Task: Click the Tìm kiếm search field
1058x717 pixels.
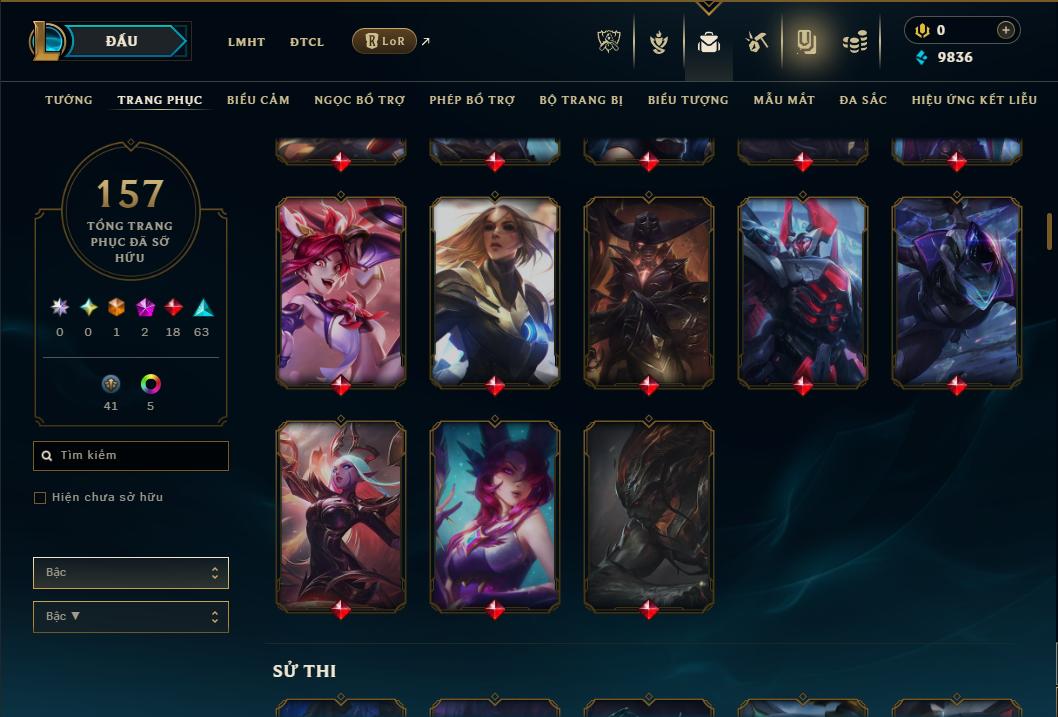Action: (x=131, y=456)
